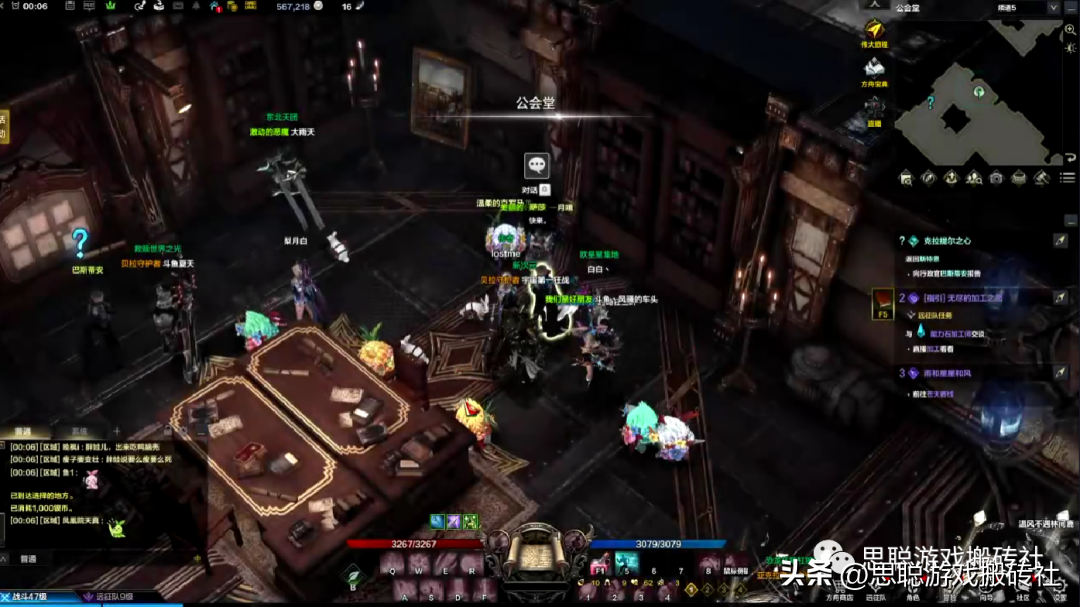The image size is (1080, 607).
Task: Zoom in the minimap with magnifier button
Action: coord(1070,31)
